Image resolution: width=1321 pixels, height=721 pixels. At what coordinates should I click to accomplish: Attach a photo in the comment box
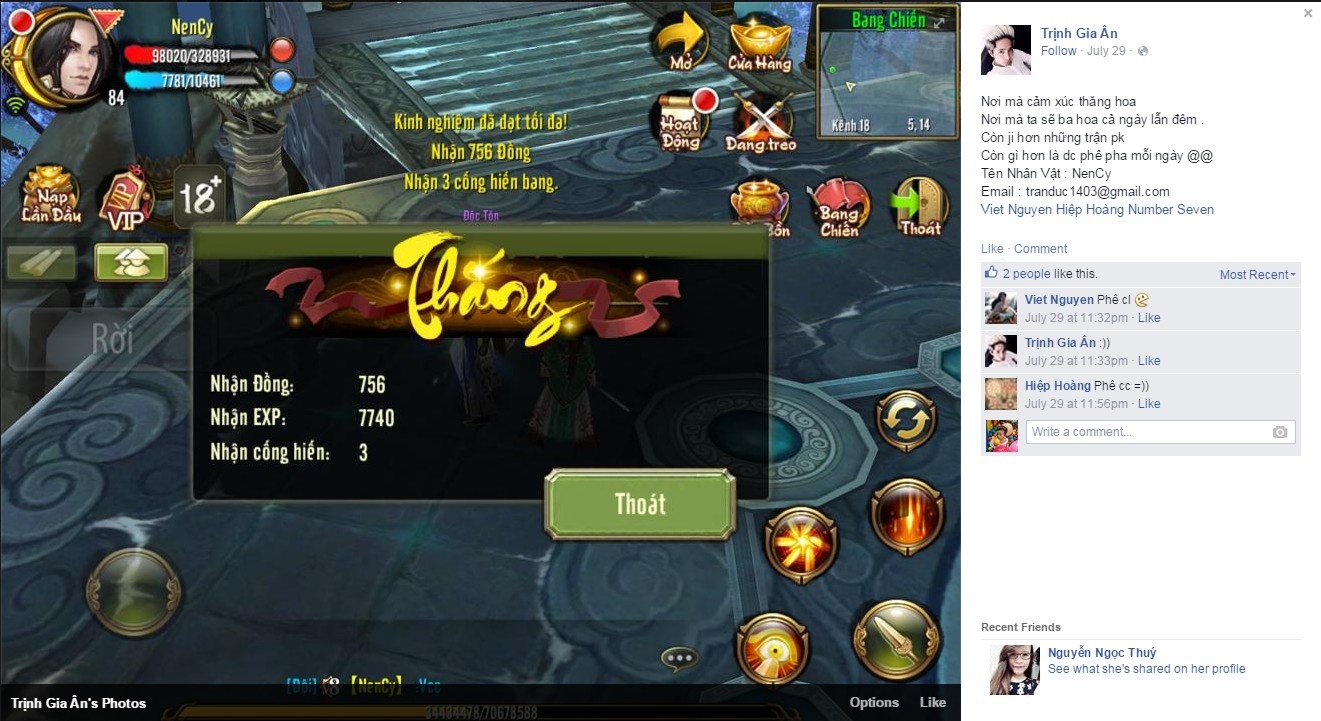point(1281,431)
